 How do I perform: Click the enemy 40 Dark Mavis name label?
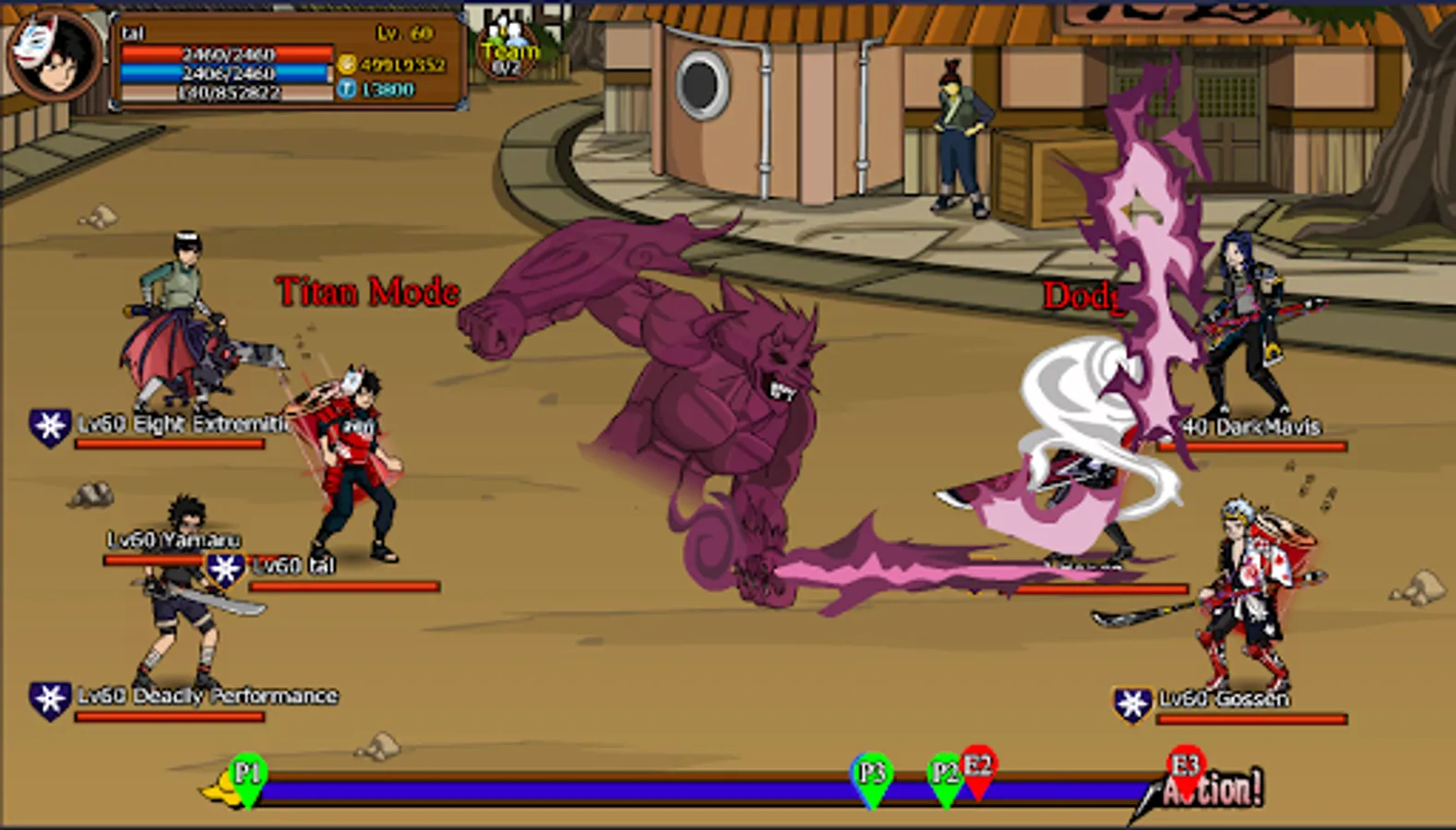click(x=1252, y=427)
